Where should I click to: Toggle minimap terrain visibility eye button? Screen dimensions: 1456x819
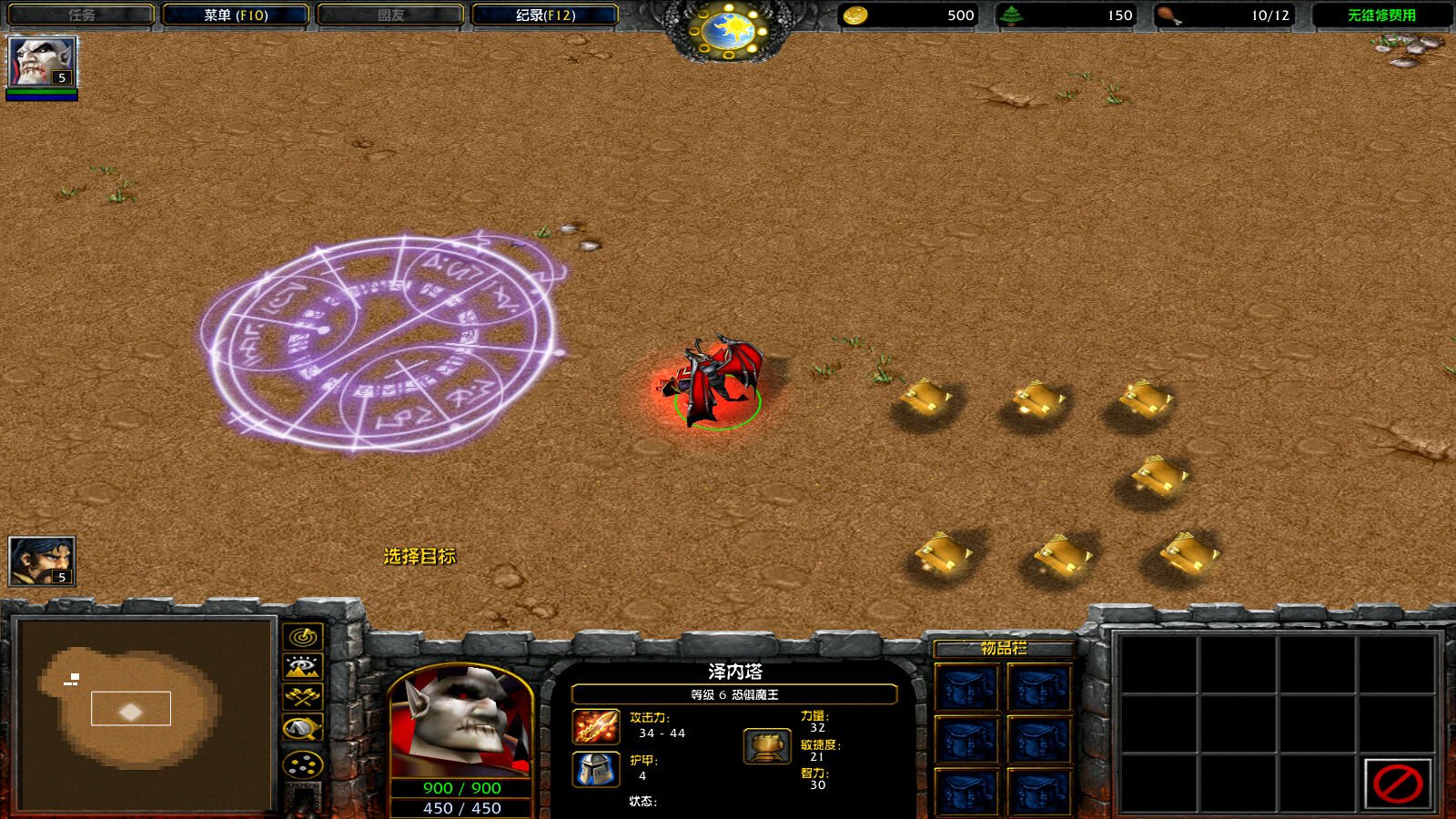pos(303,667)
